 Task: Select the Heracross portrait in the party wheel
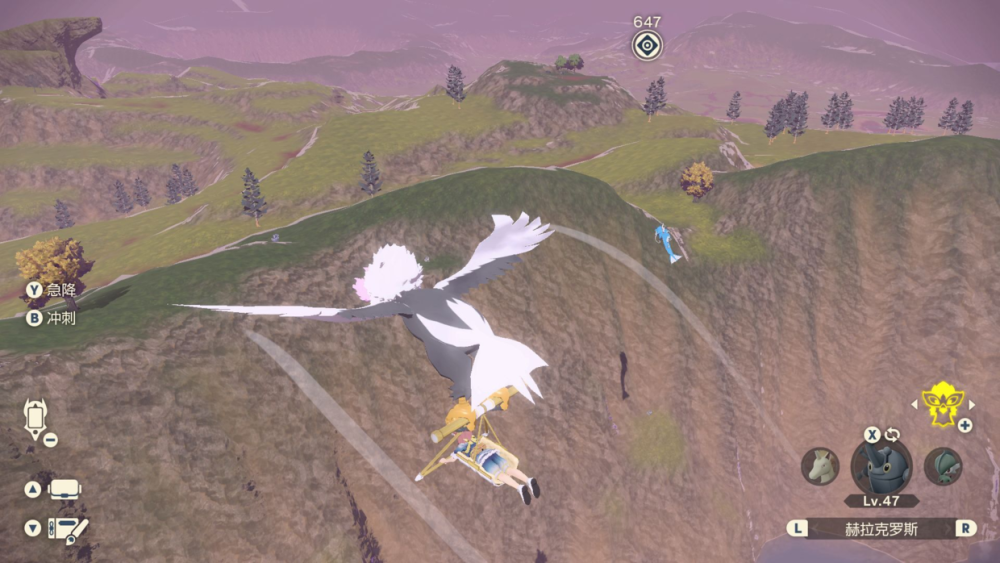881,467
